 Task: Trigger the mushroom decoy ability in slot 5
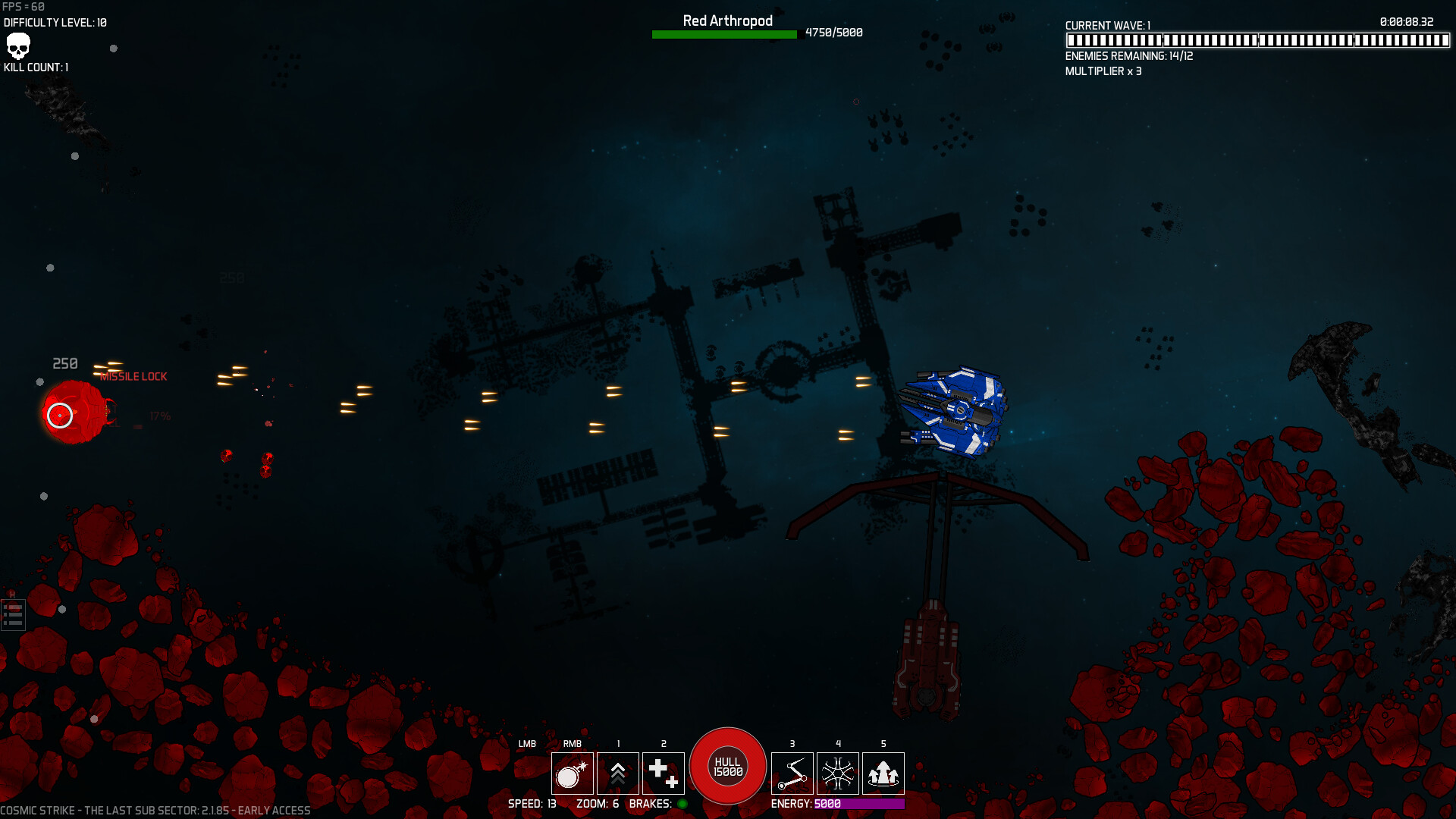883,773
